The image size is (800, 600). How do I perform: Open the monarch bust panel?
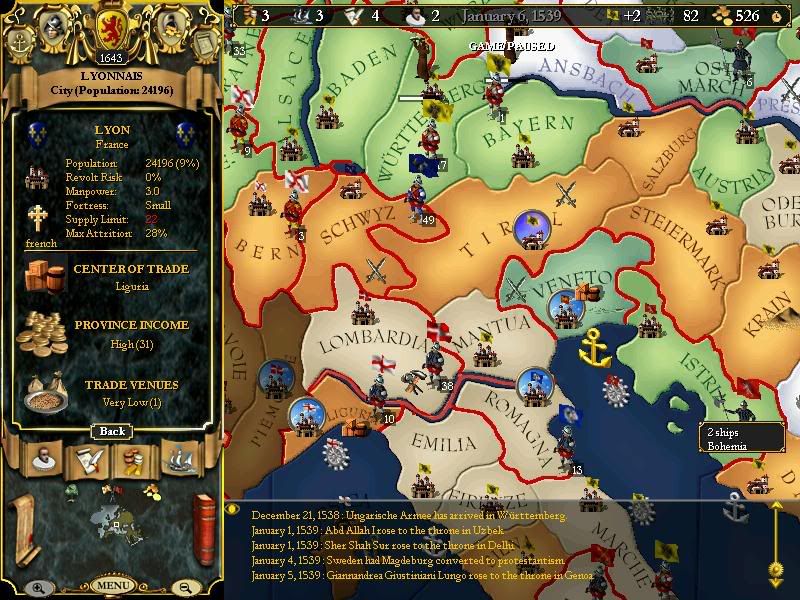(x=42, y=460)
